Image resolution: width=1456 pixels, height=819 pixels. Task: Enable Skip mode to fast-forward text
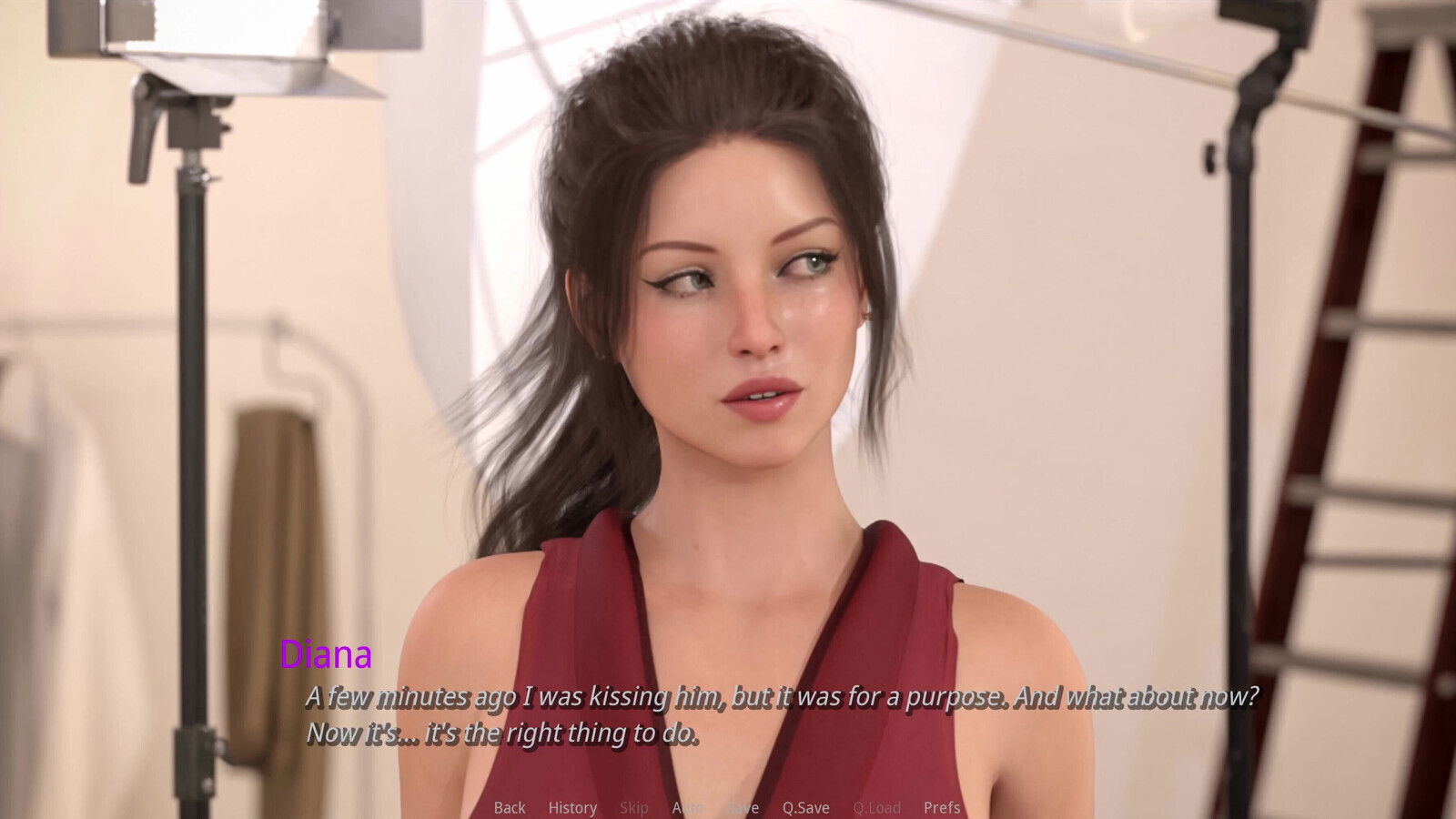point(634,807)
